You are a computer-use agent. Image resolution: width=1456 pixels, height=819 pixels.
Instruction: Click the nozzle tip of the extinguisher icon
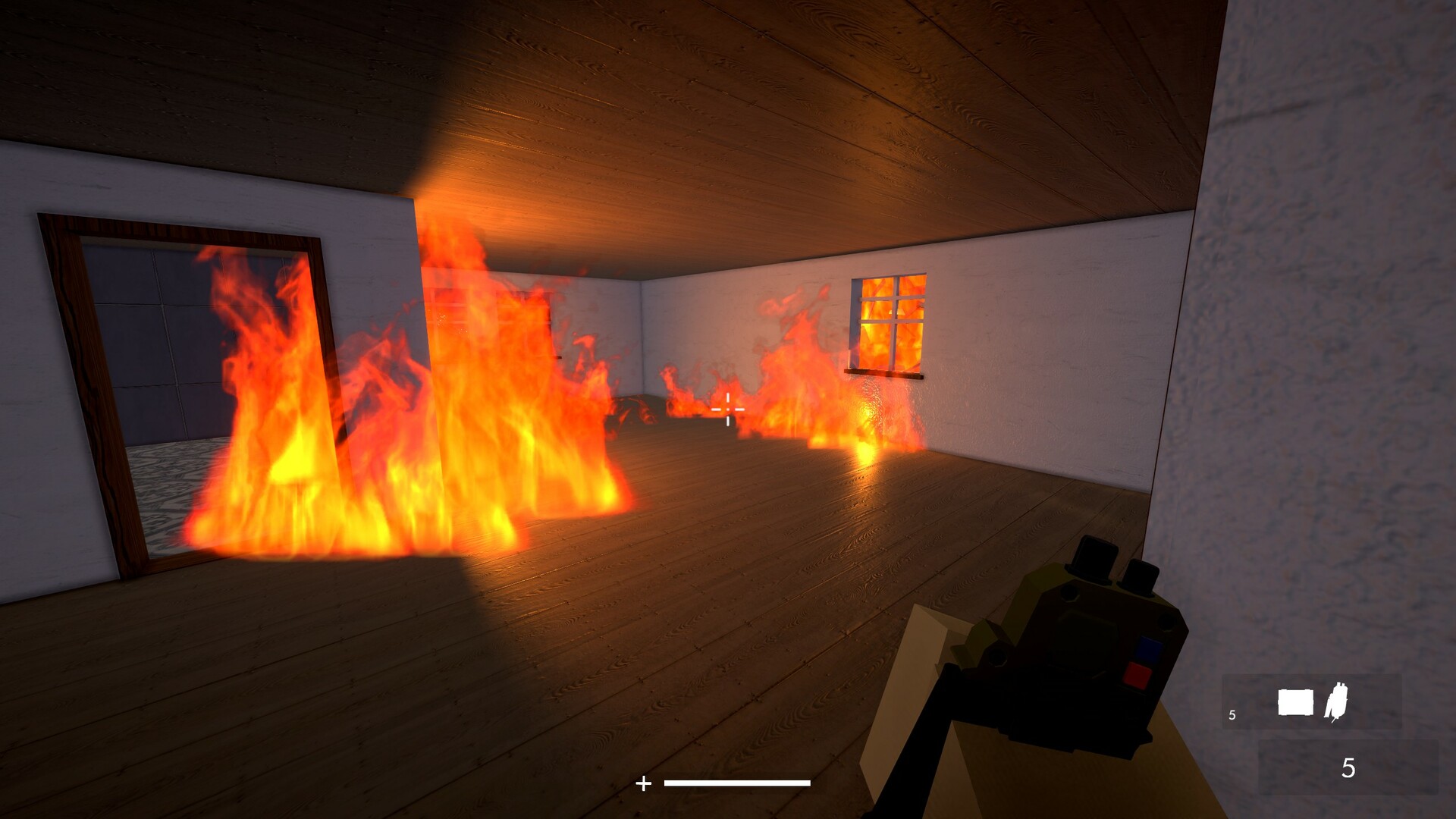[x=1332, y=720]
